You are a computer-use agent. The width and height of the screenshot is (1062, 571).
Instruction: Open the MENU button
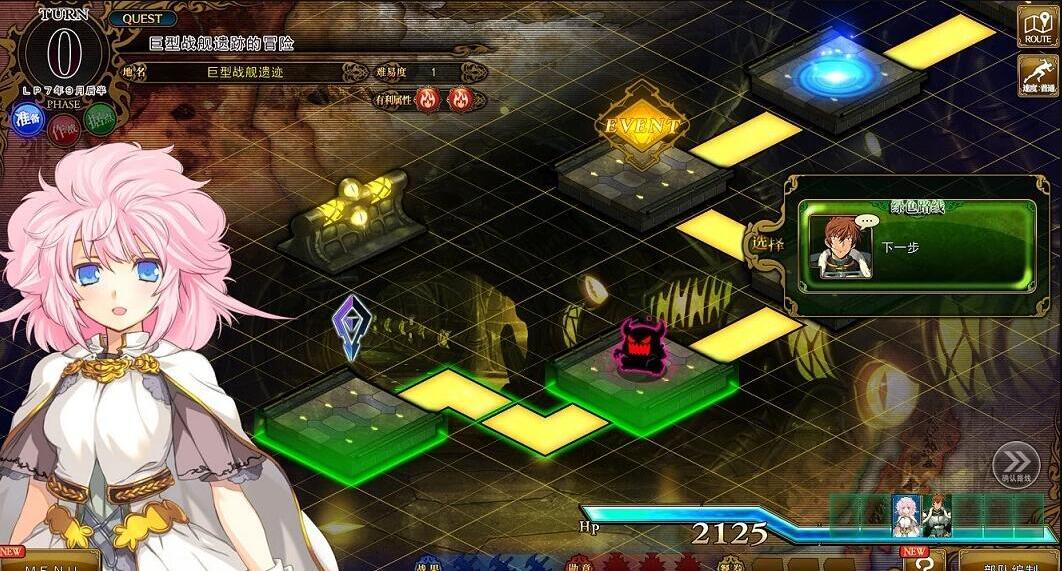pos(50,561)
